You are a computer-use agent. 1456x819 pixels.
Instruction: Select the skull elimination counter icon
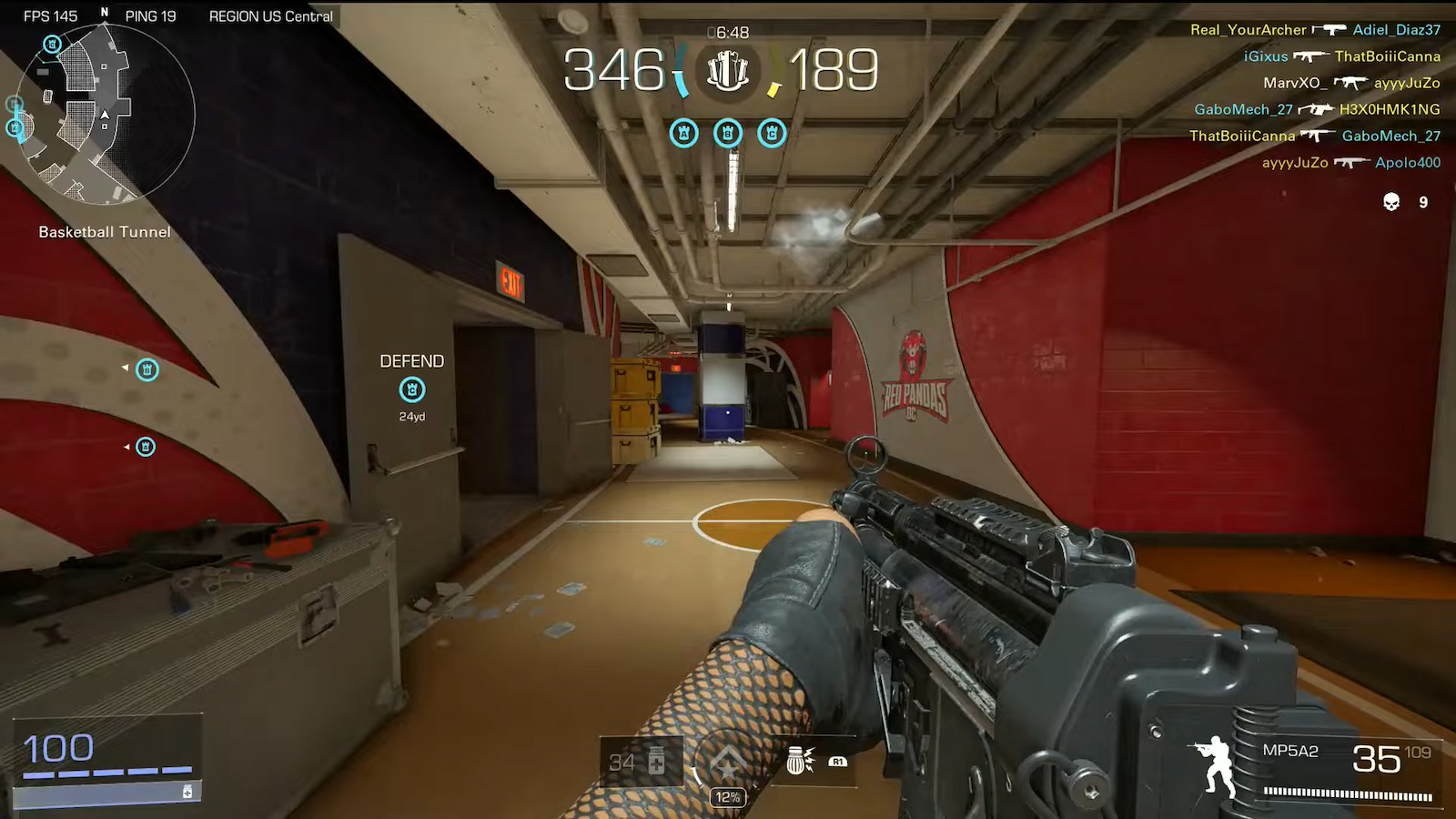(1390, 201)
